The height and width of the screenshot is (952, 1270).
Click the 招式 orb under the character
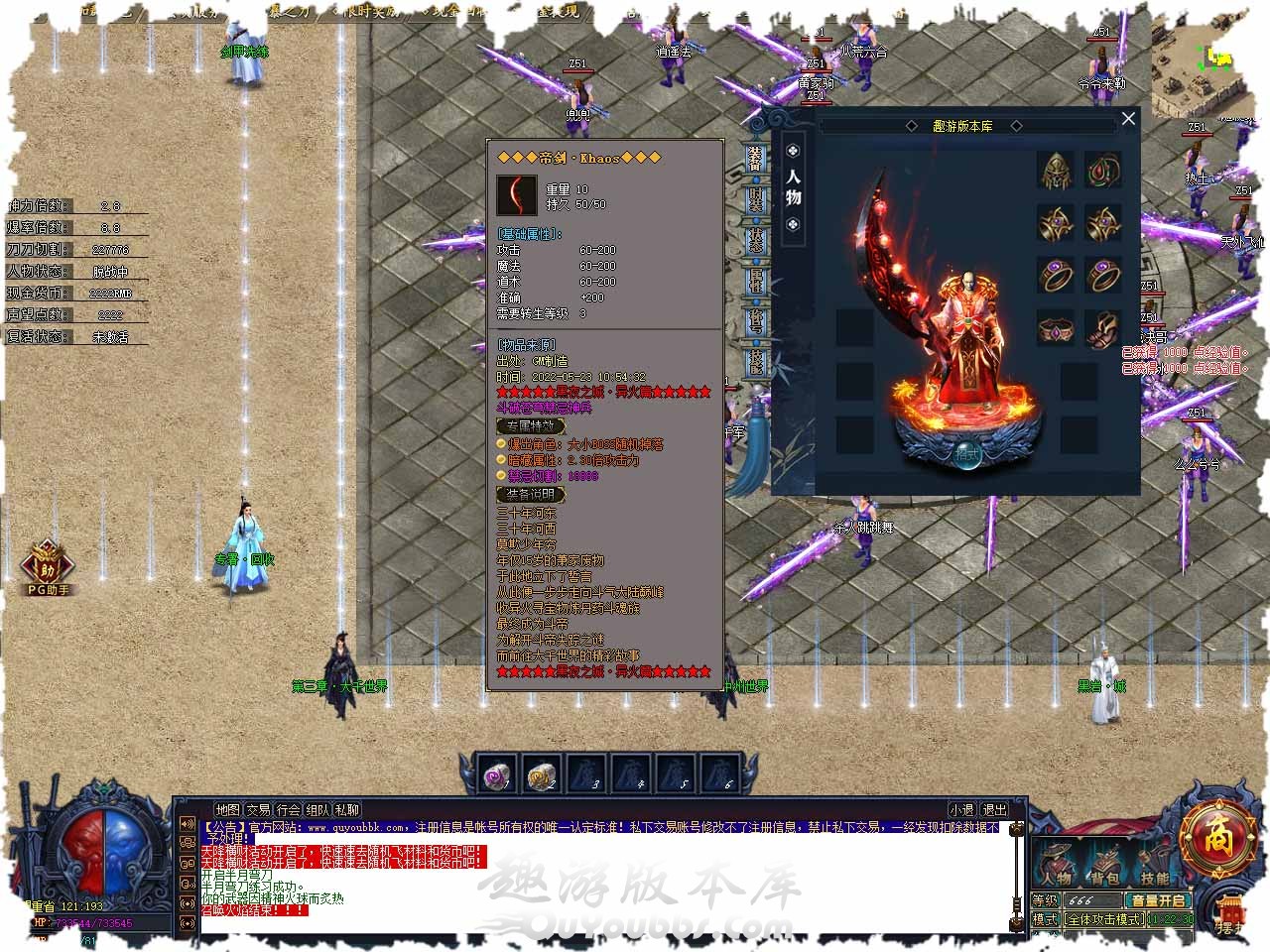tap(968, 455)
